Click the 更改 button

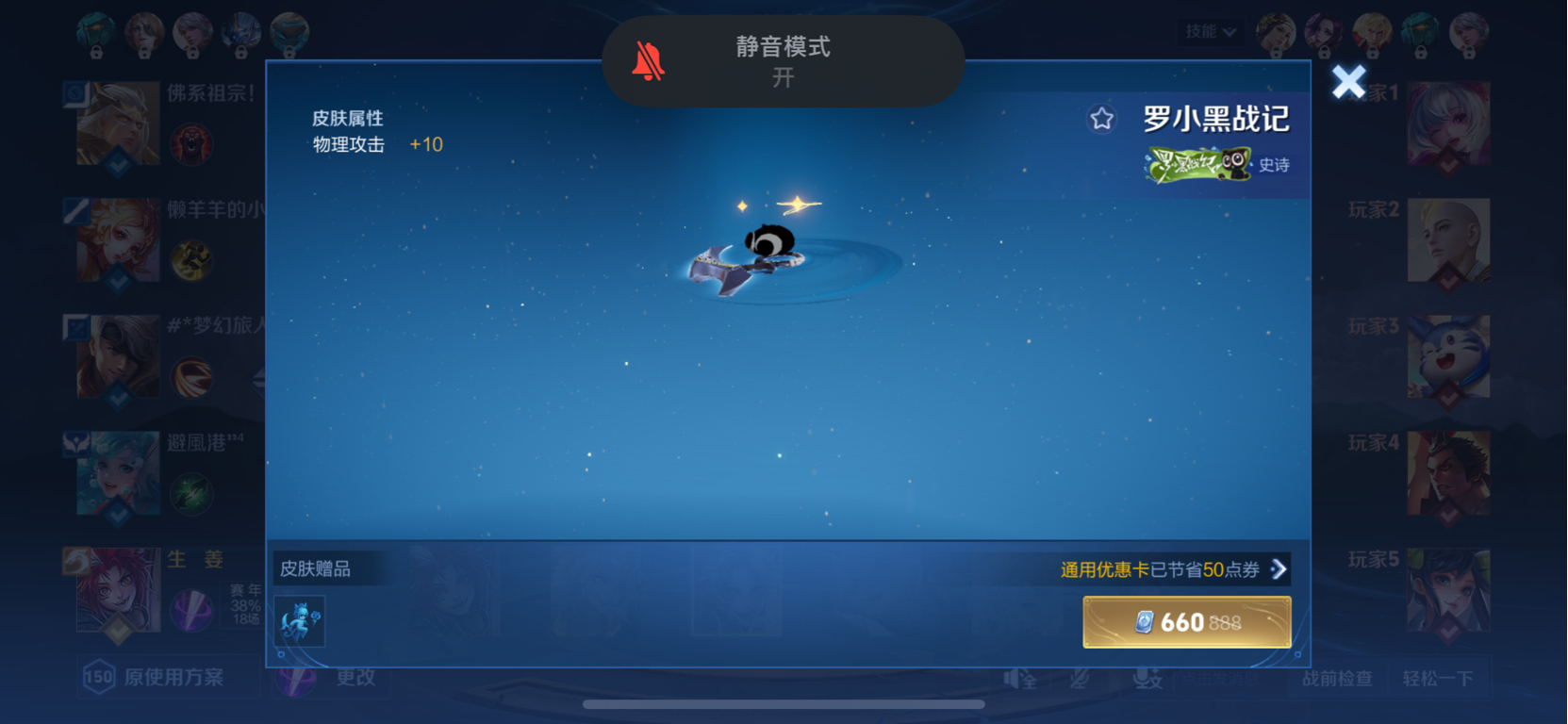pos(355,677)
